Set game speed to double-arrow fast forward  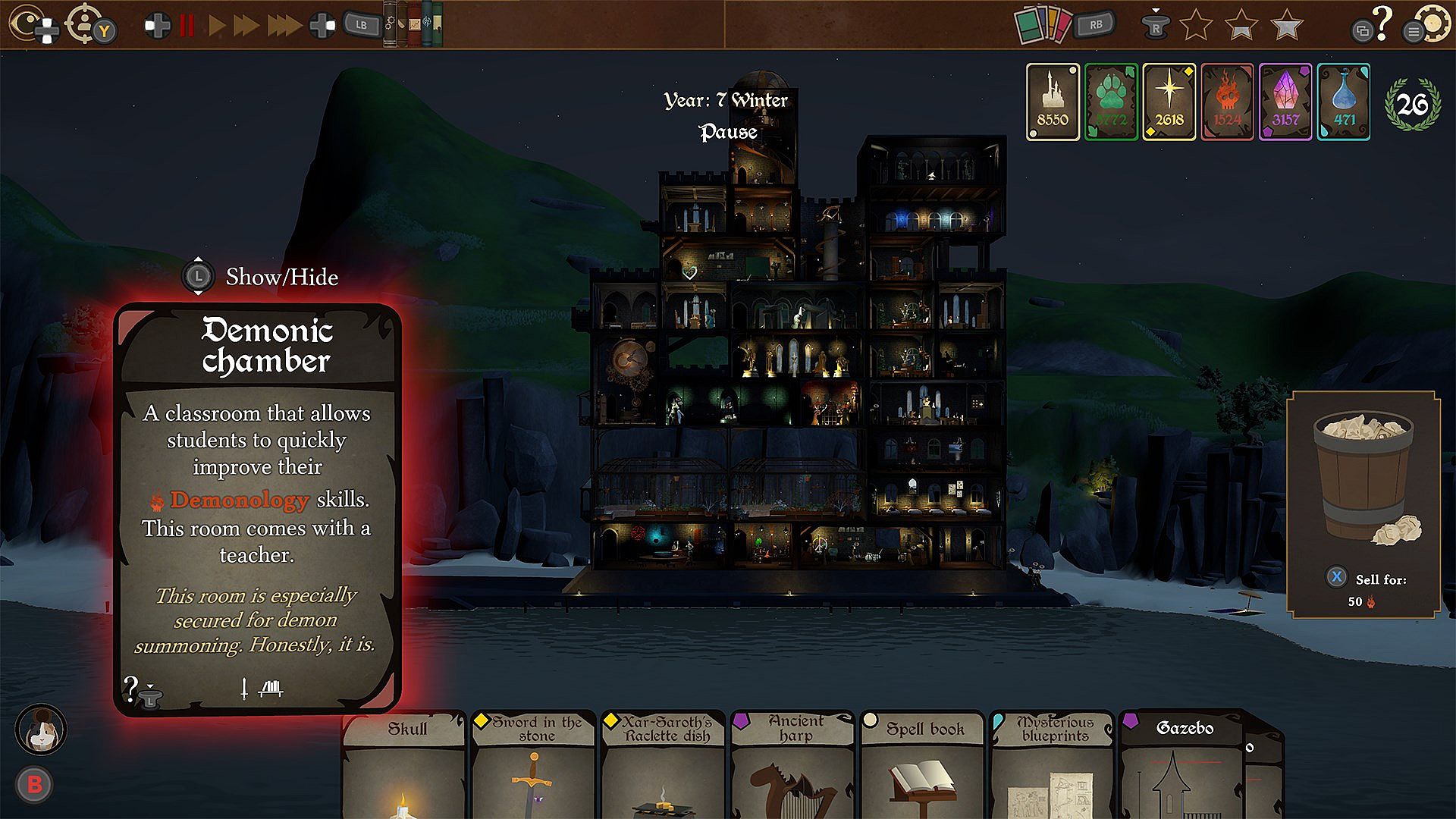click(246, 25)
